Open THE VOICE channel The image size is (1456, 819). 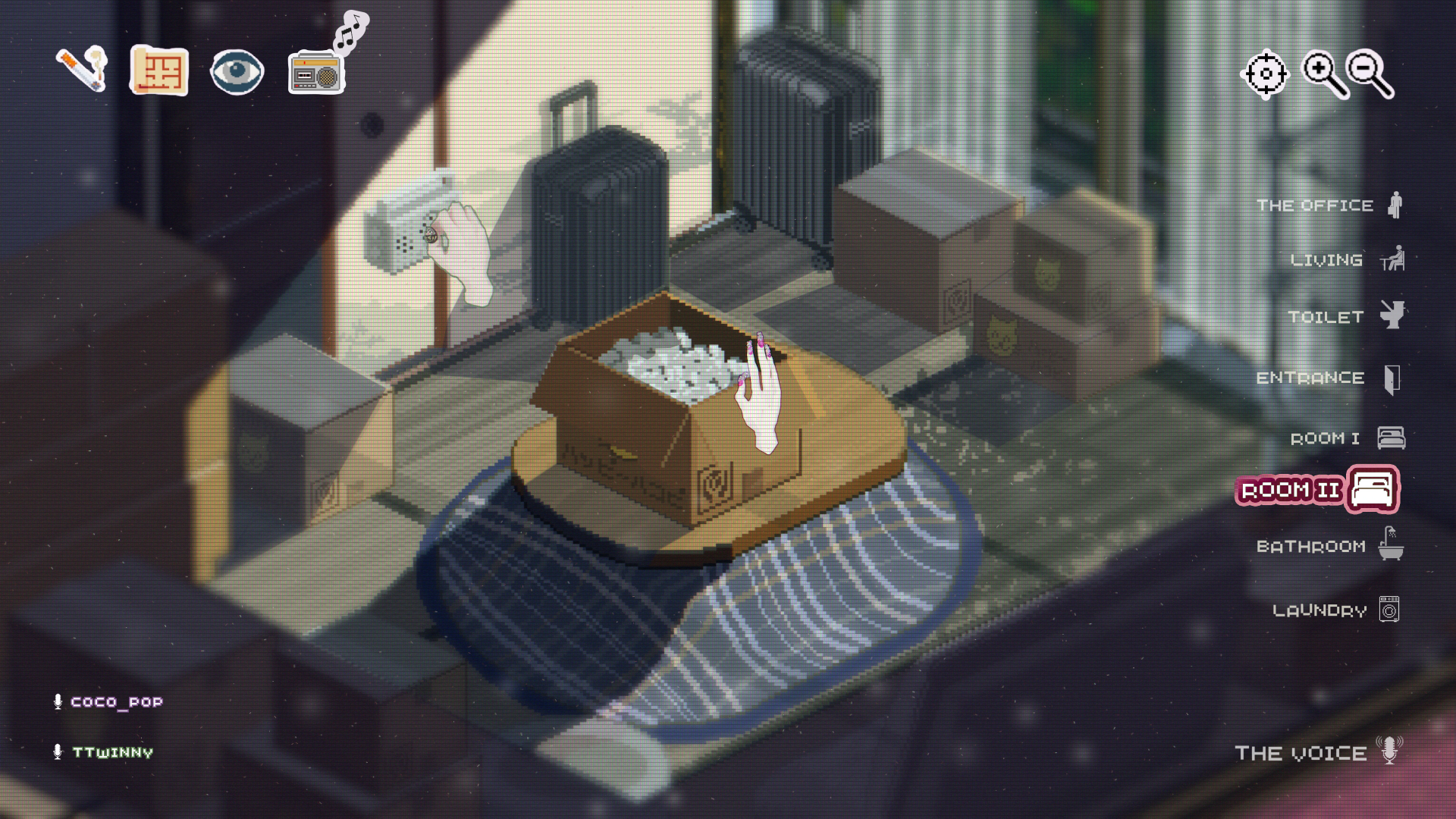[1300, 753]
